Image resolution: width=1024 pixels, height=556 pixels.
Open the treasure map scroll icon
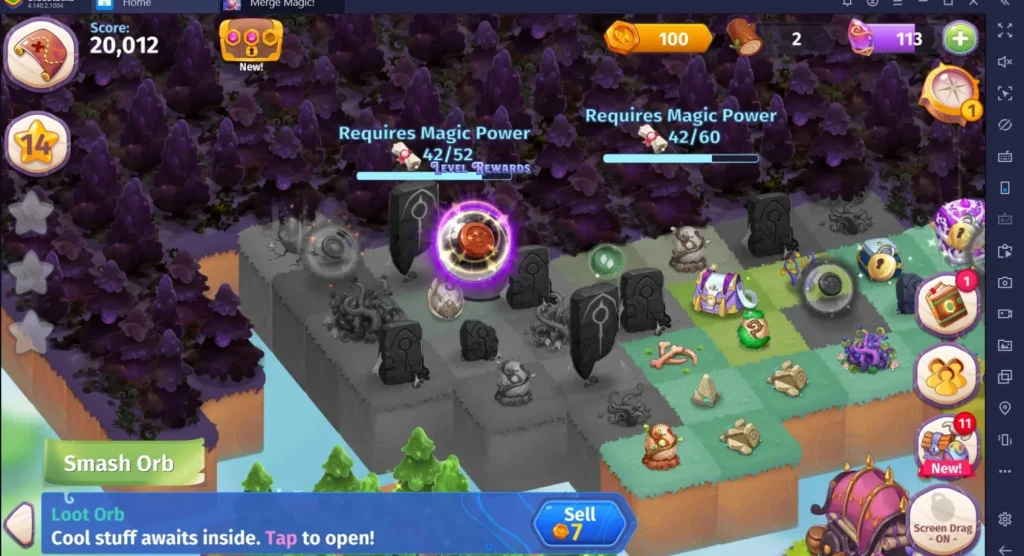coord(41,53)
